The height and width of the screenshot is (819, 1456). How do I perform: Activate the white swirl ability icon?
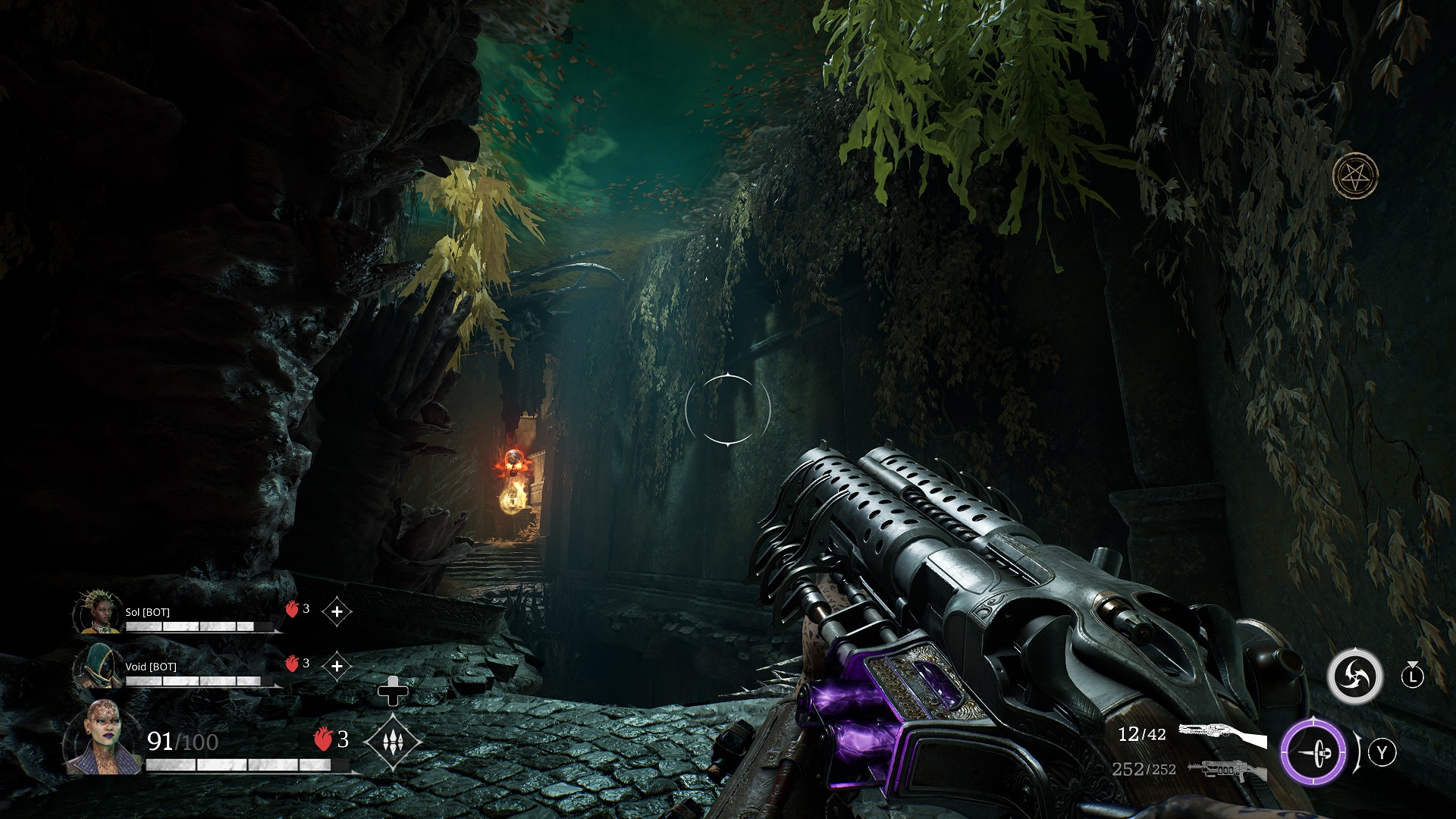pos(1354,675)
